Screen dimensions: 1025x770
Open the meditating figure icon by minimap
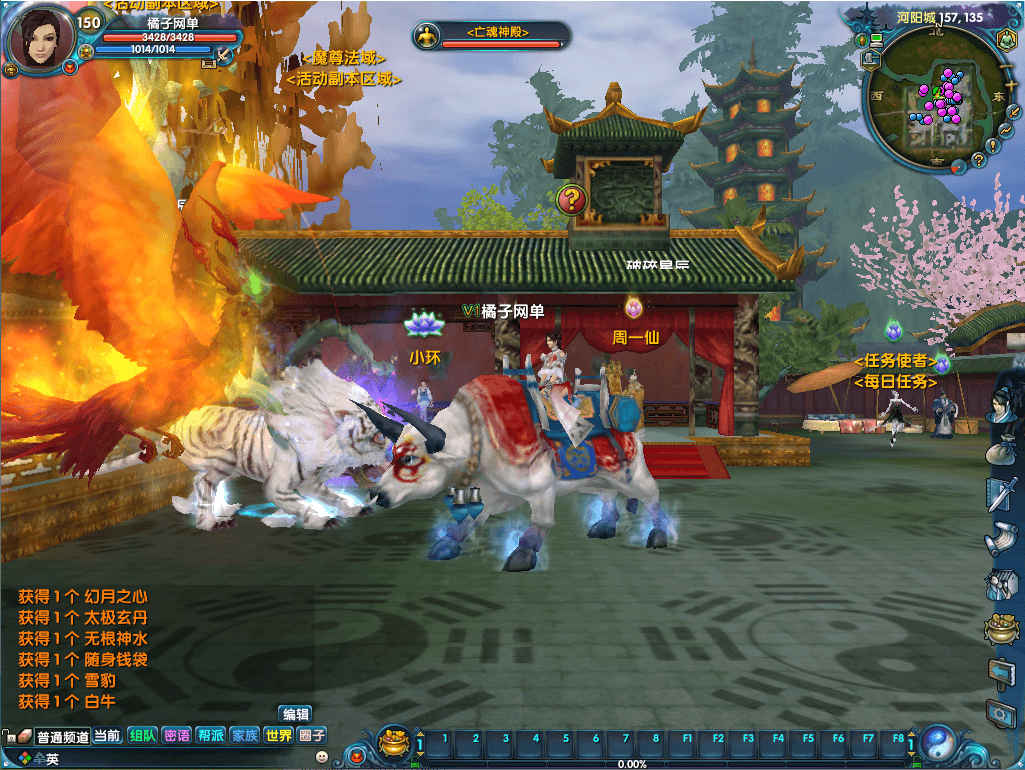coord(1005,40)
